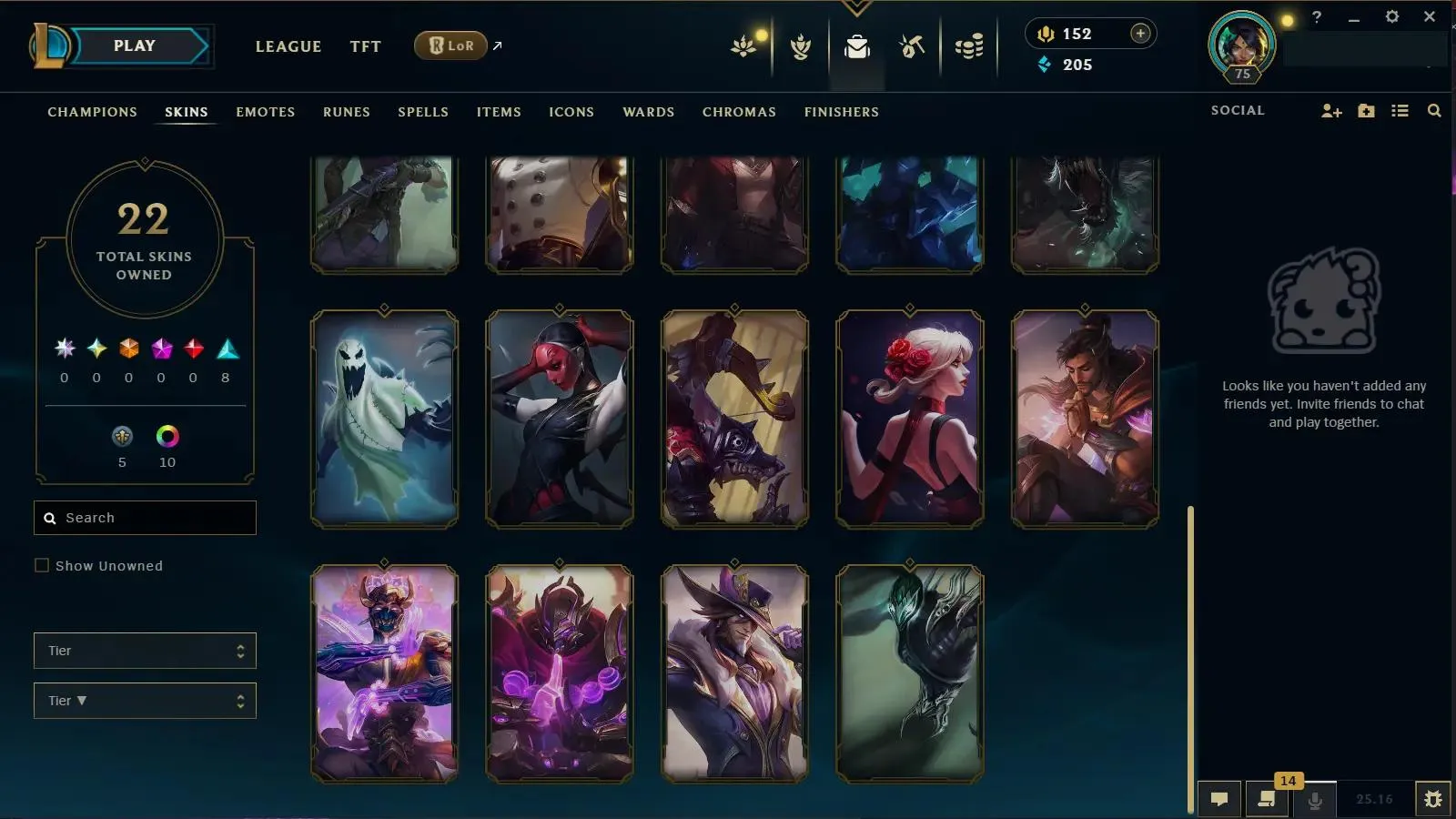Open the friend search magnifier in Social panel
1456x819 pixels.
pyautogui.click(x=1434, y=110)
